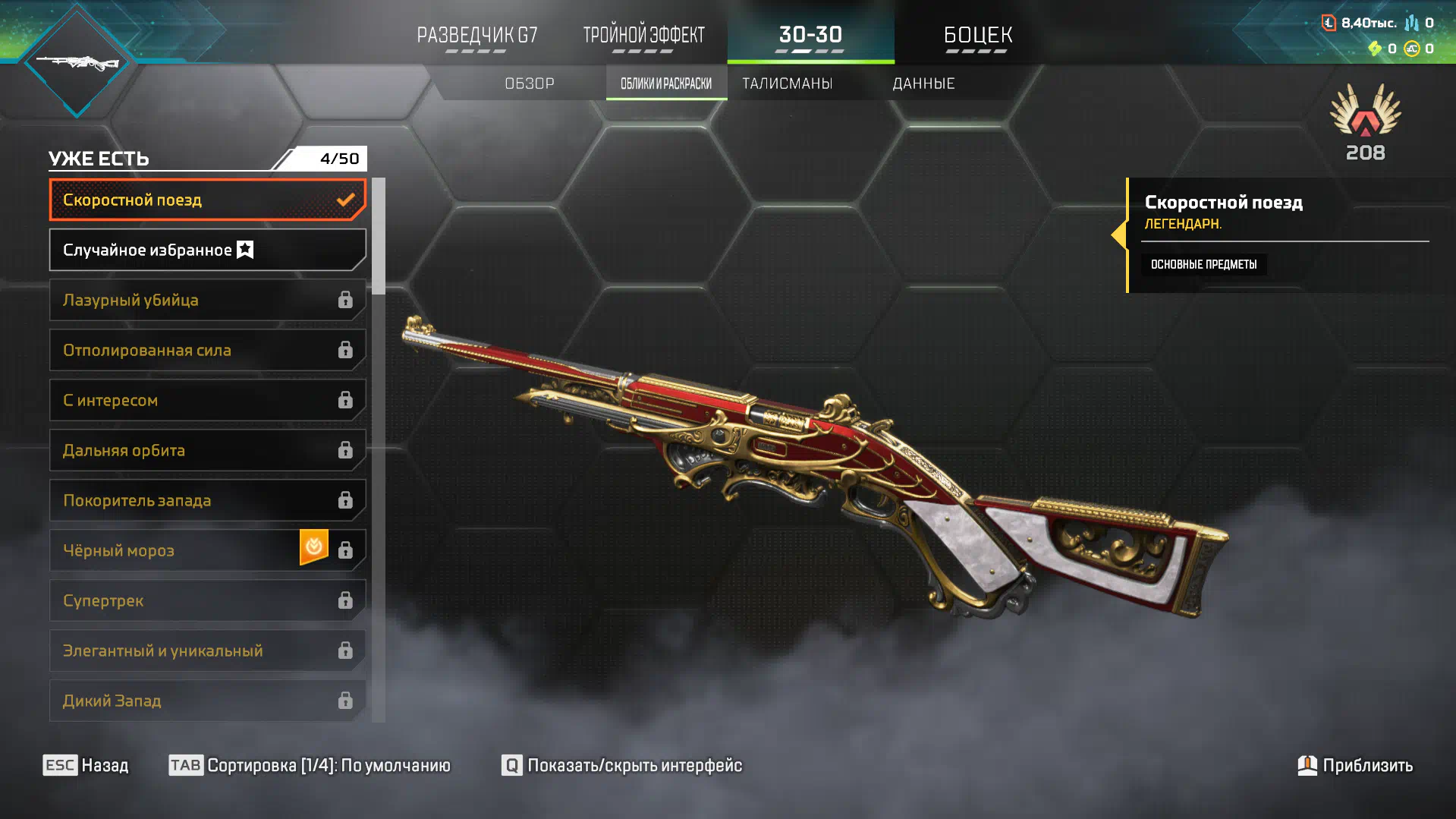Show the Данные sub-tab
The width and height of the screenshot is (1456, 819).
coord(923,83)
